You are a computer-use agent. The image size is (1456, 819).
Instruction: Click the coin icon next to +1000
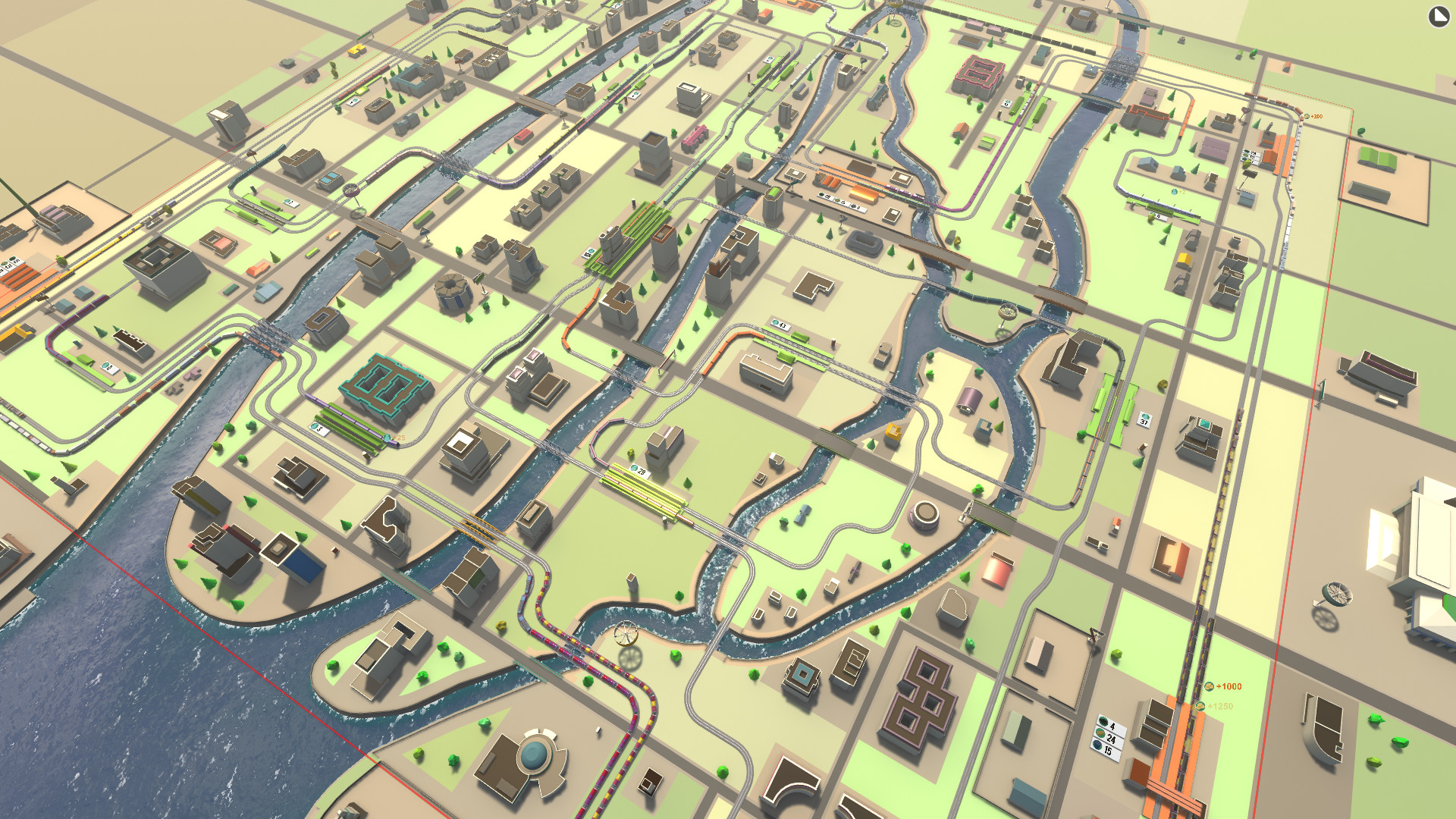tap(1209, 686)
